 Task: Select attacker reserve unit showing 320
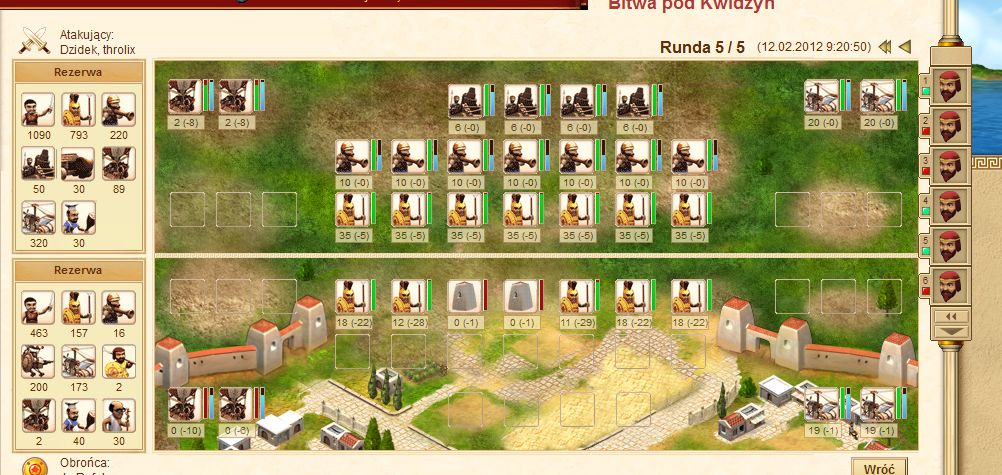point(38,218)
